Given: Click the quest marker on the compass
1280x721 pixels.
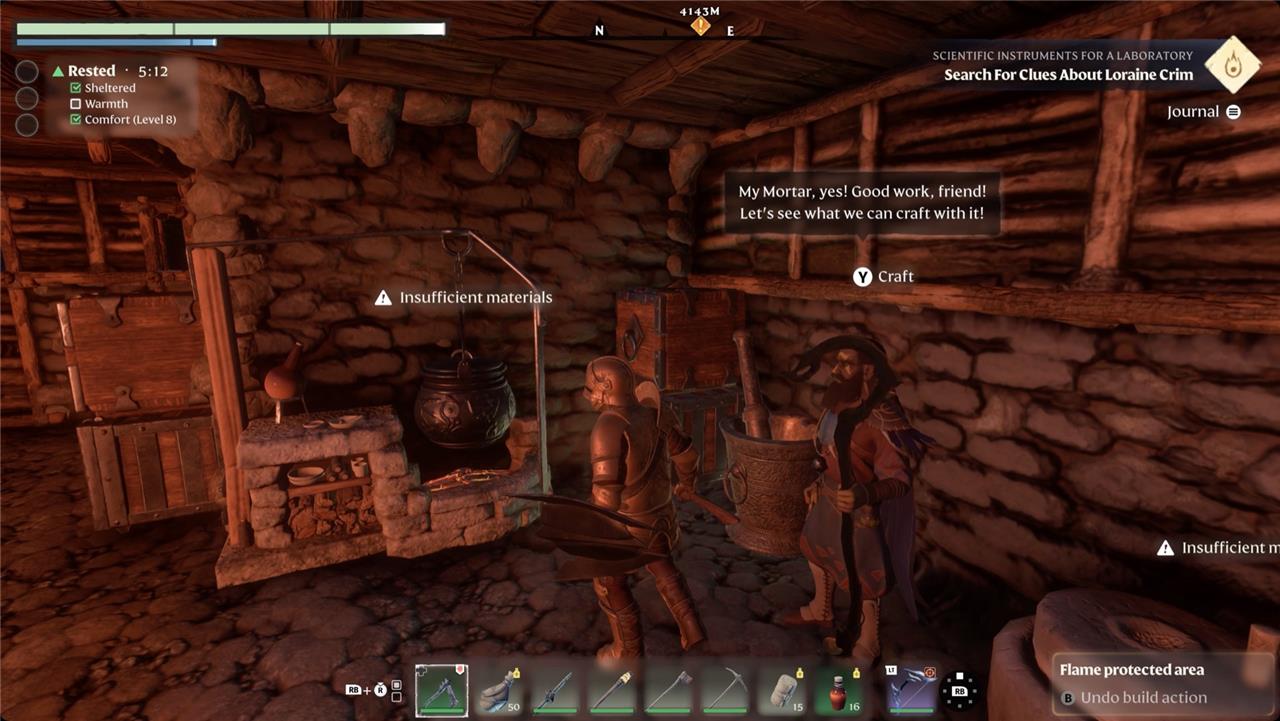Looking at the screenshot, I should click(x=701, y=25).
